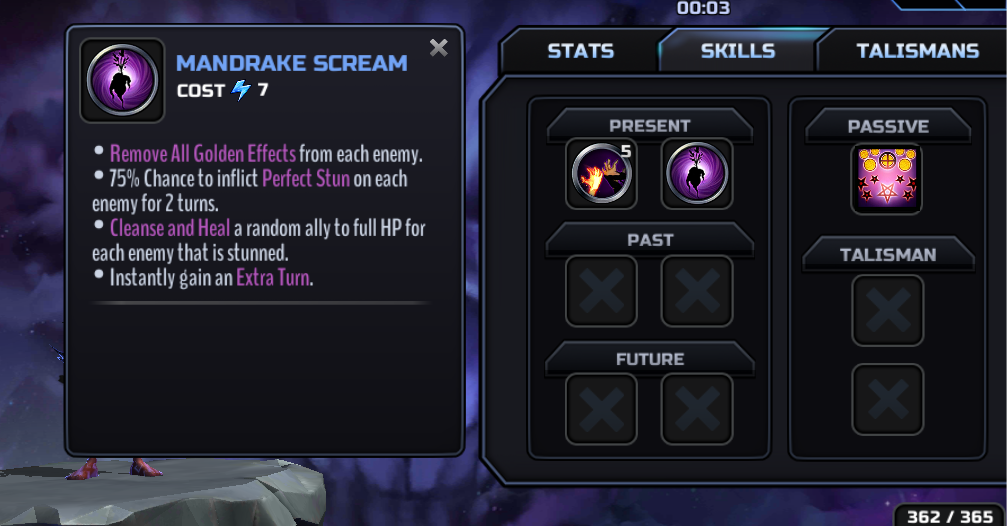Viewport: 1007px width, 526px height.
Task: Select the flaming crown skill icon
Action: pyautogui.click(x=601, y=173)
